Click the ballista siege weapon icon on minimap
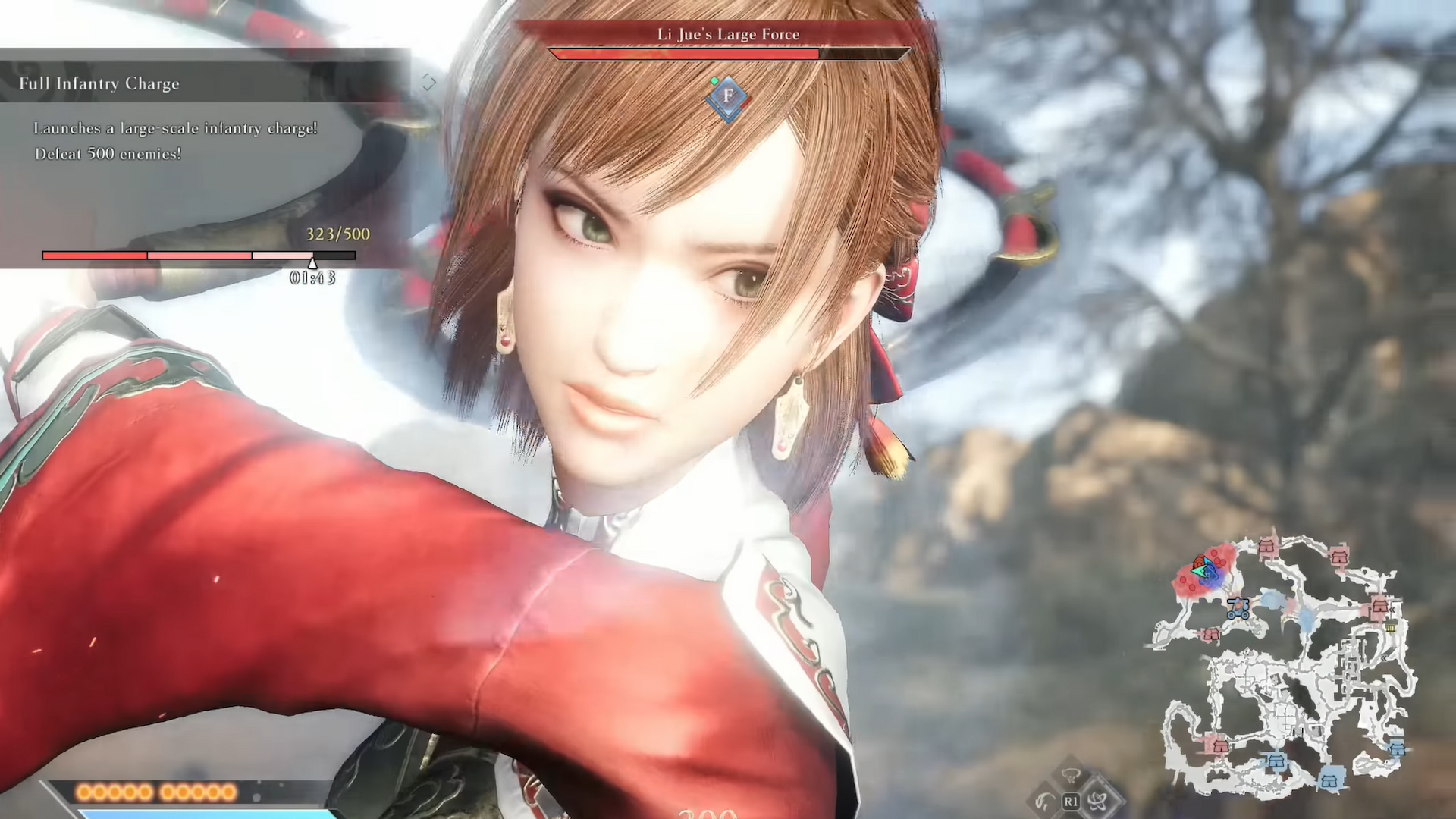Screen dimensions: 1456x819 [1237, 608]
